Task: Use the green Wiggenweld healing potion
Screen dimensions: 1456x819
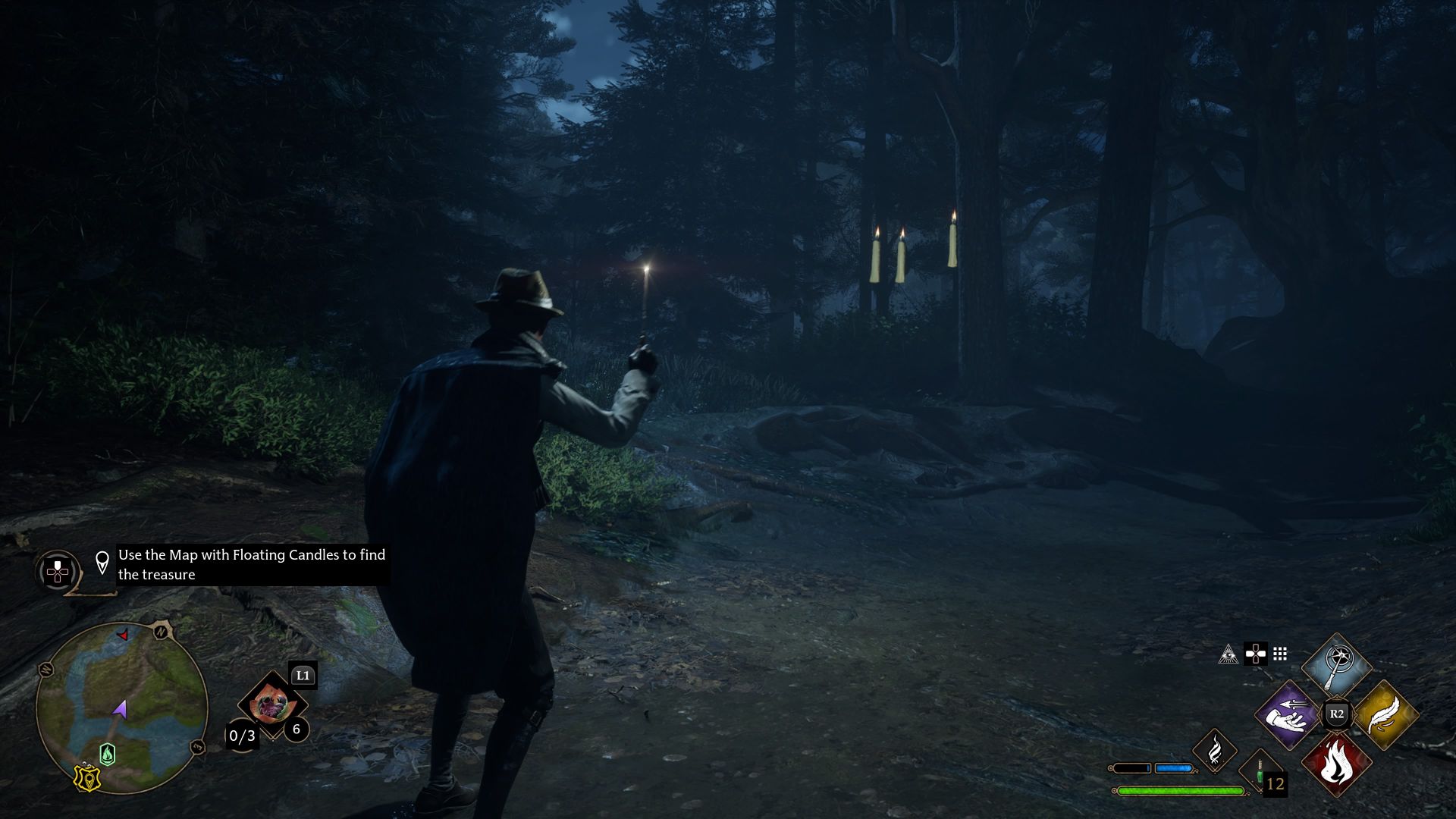Action: (1260, 775)
